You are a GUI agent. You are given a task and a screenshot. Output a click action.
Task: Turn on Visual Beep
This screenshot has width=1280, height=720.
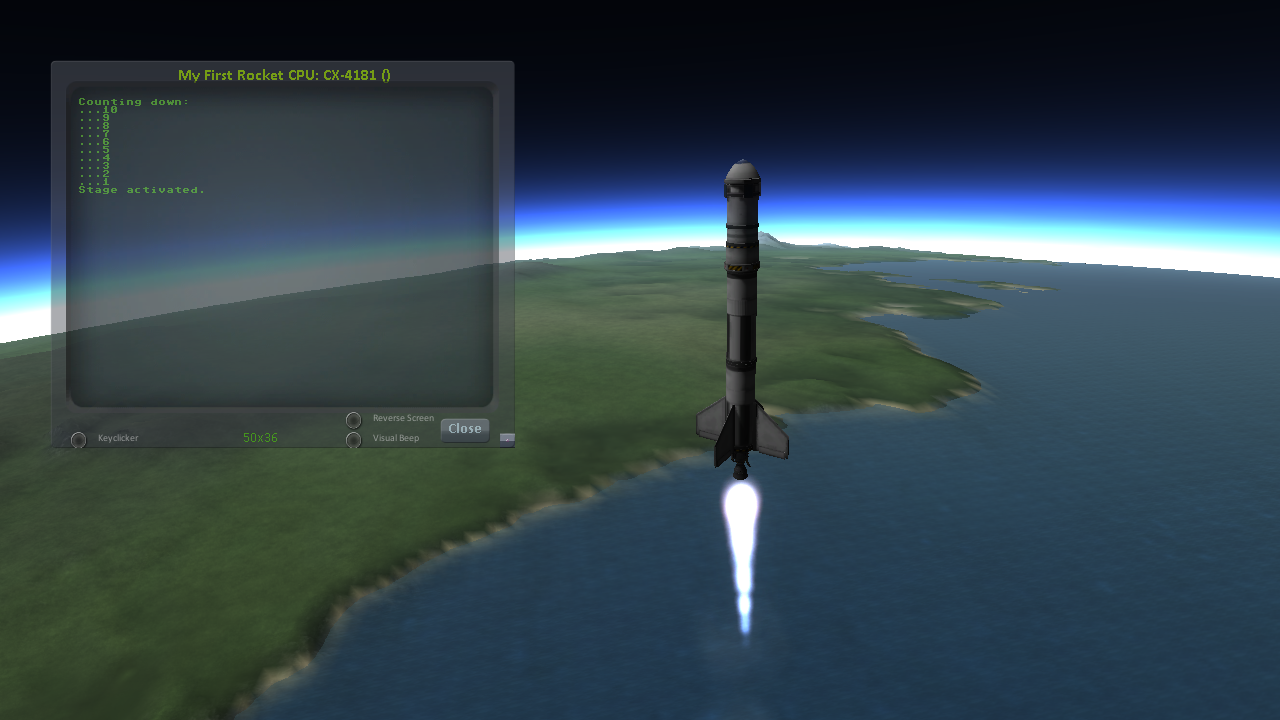point(353,439)
